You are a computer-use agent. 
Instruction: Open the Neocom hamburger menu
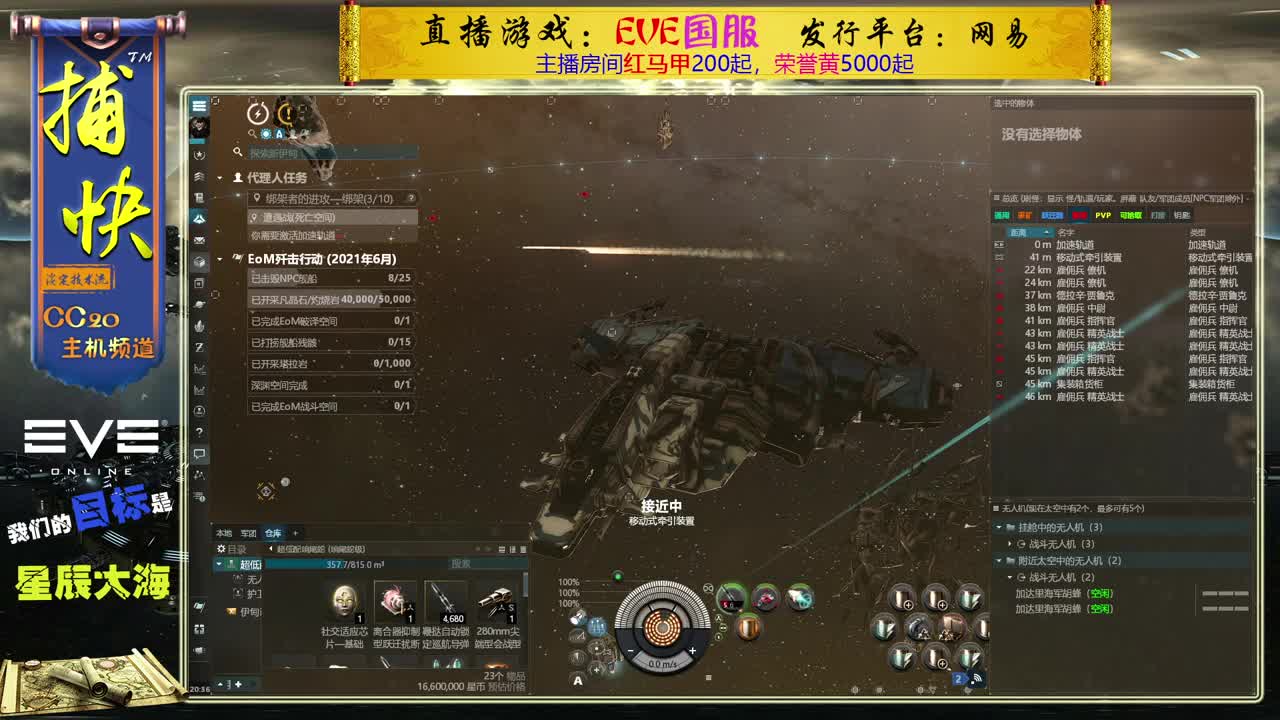[201, 103]
